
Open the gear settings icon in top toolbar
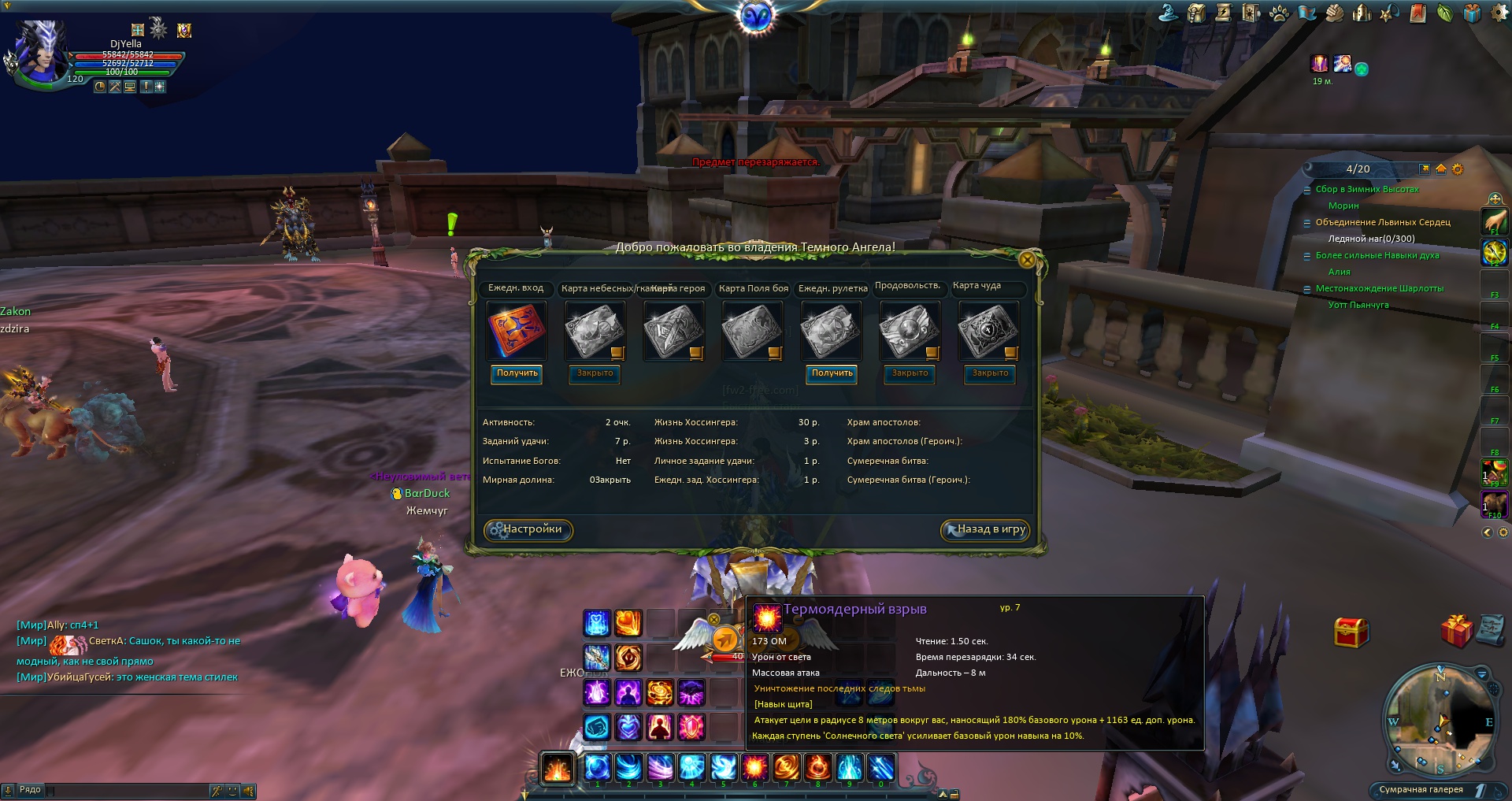[x=1500, y=13]
